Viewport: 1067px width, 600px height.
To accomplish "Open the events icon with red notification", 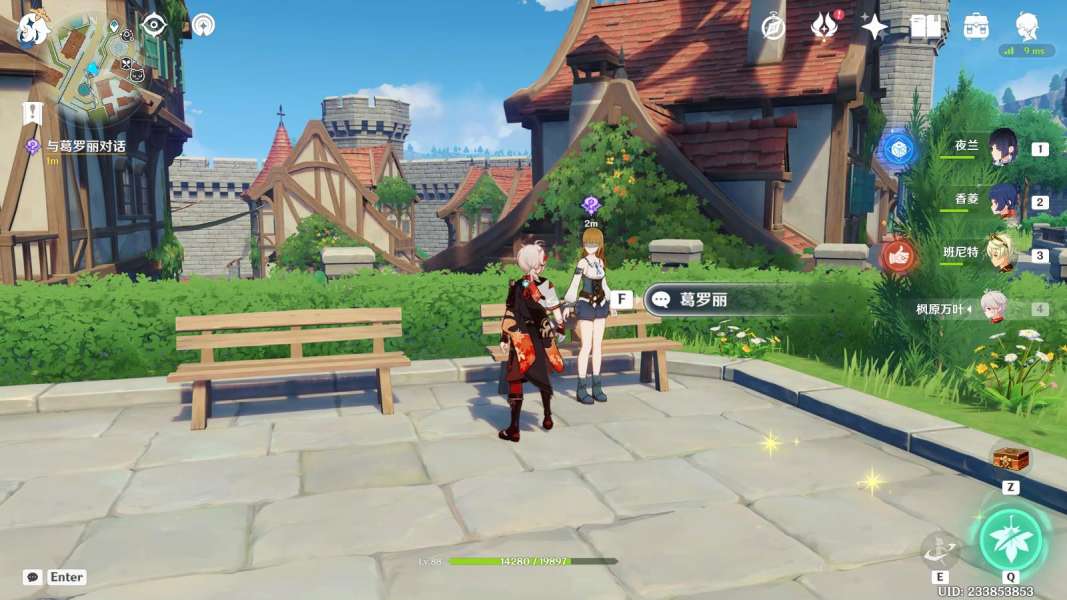I will tap(824, 27).
